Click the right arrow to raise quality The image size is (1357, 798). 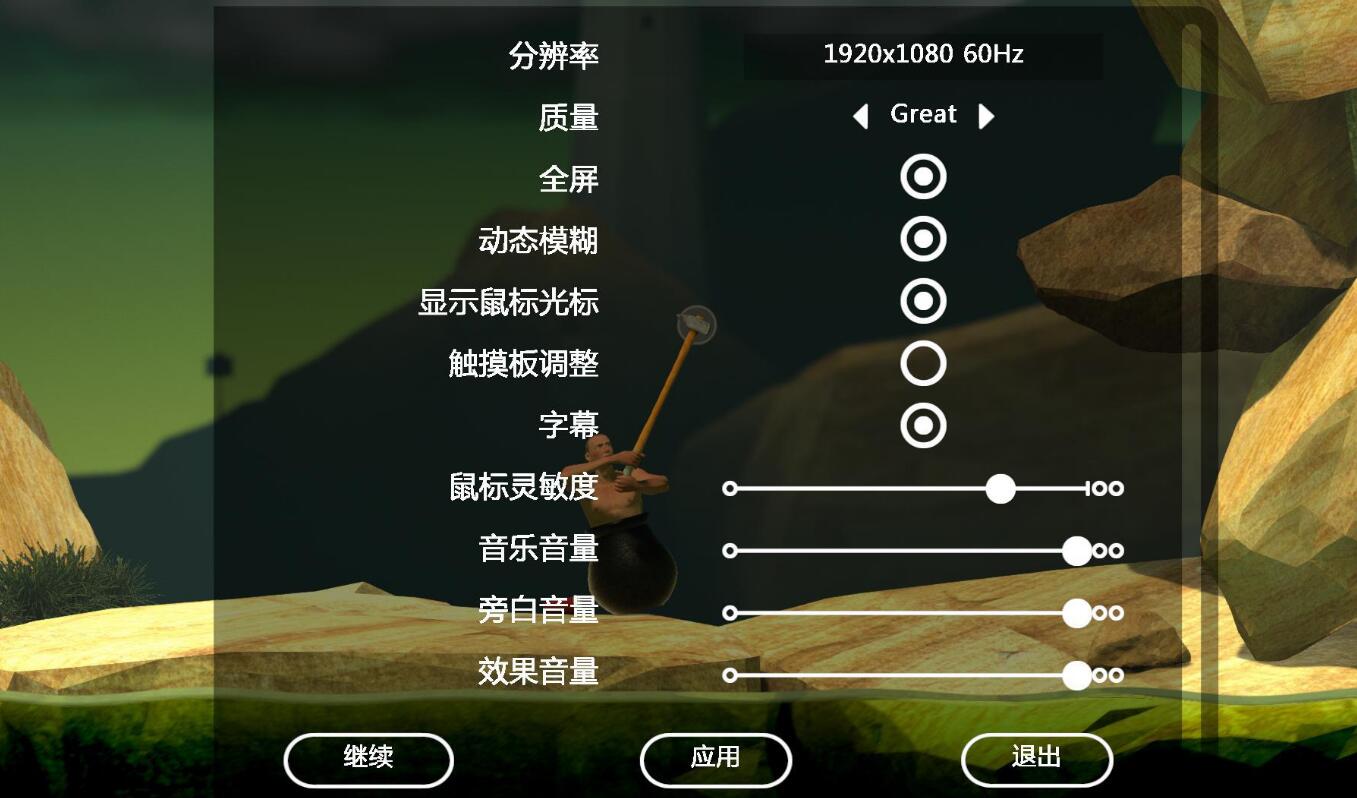[x=986, y=117]
